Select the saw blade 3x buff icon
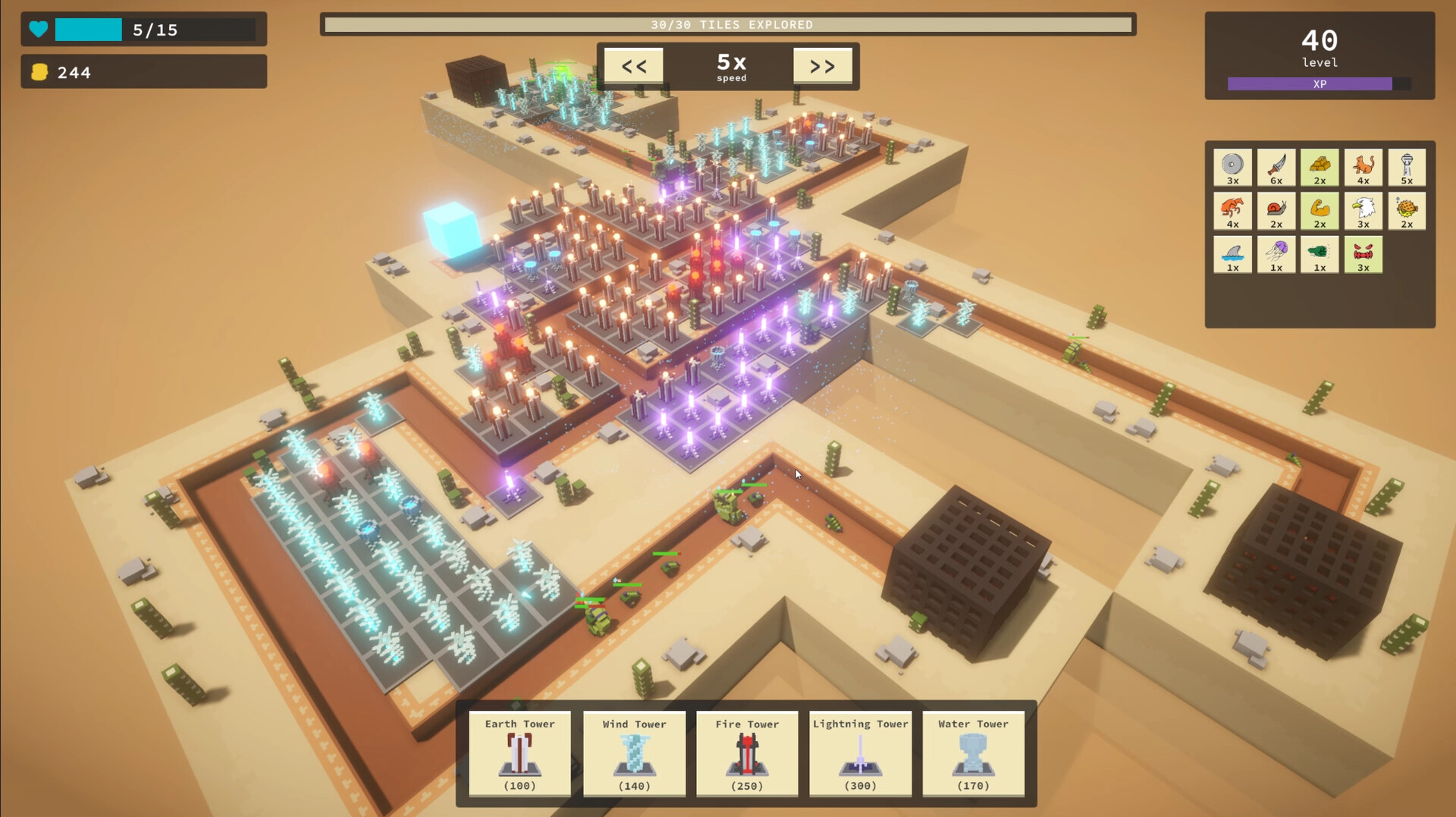 click(x=1232, y=167)
